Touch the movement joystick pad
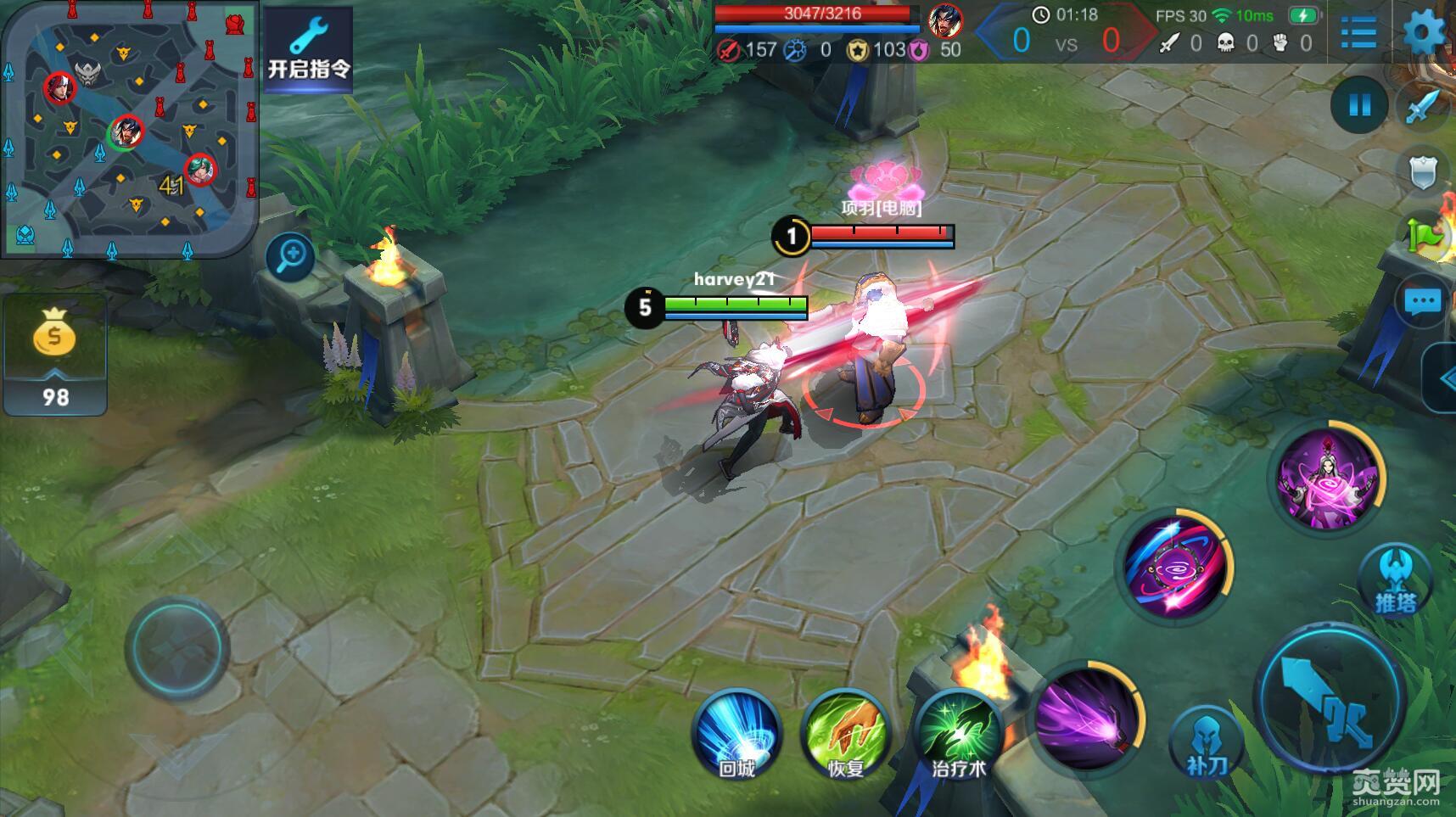This screenshot has width=1456, height=817. pyautogui.click(x=177, y=647)
